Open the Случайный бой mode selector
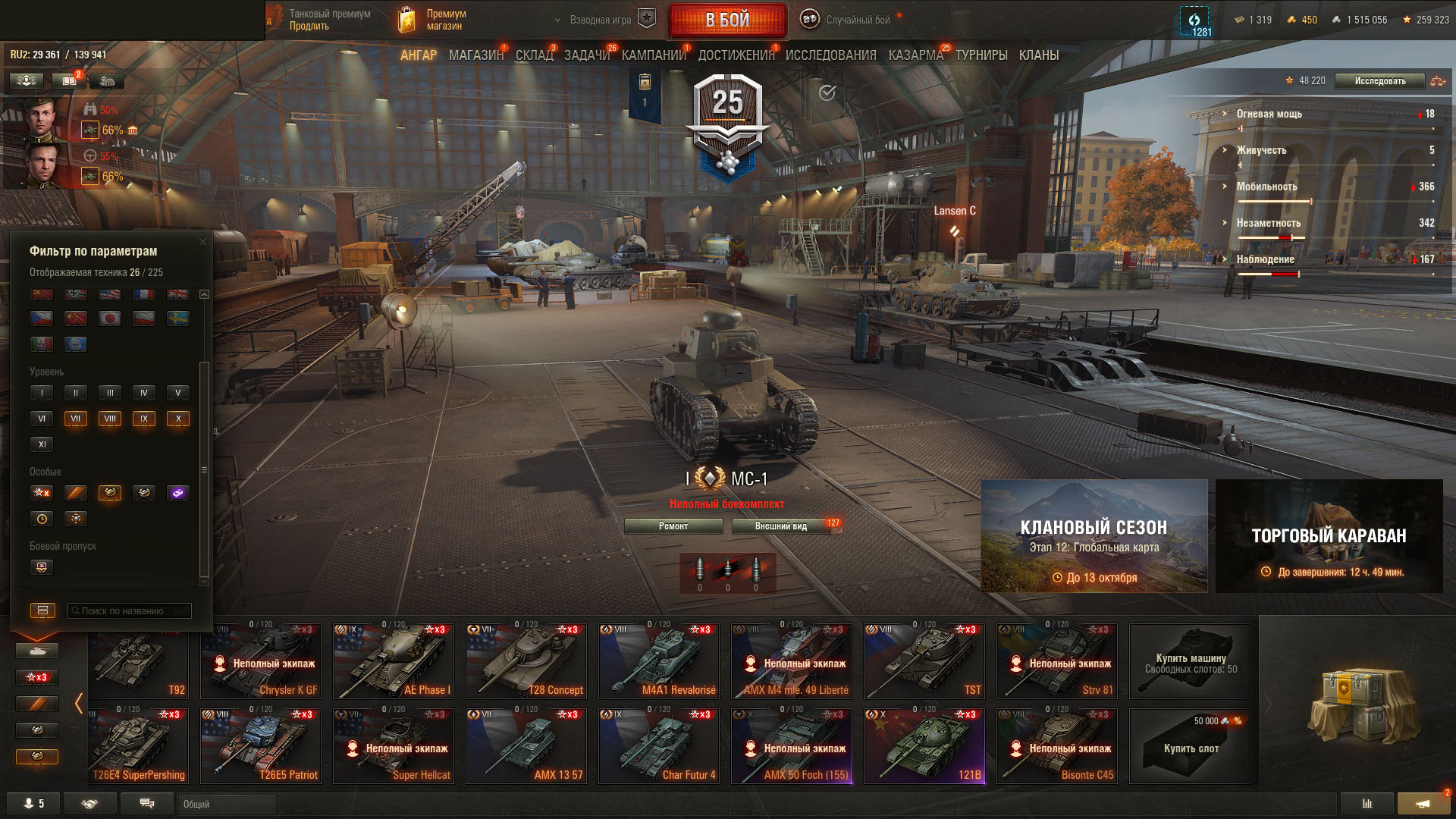1456x819 pixels. point(849,20)
